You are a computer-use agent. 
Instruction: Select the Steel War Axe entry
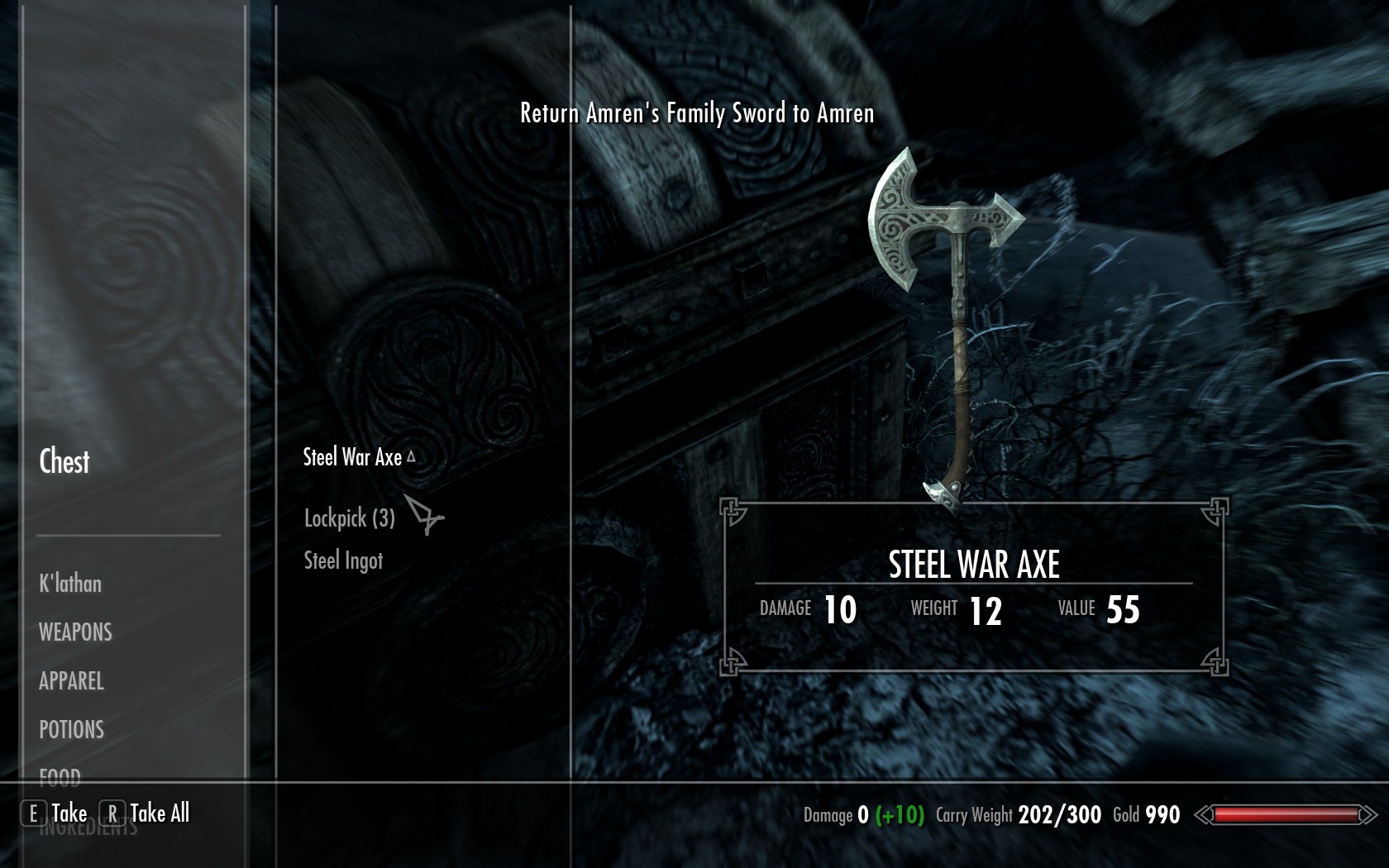pyautogui.click(x=353, y=457)
